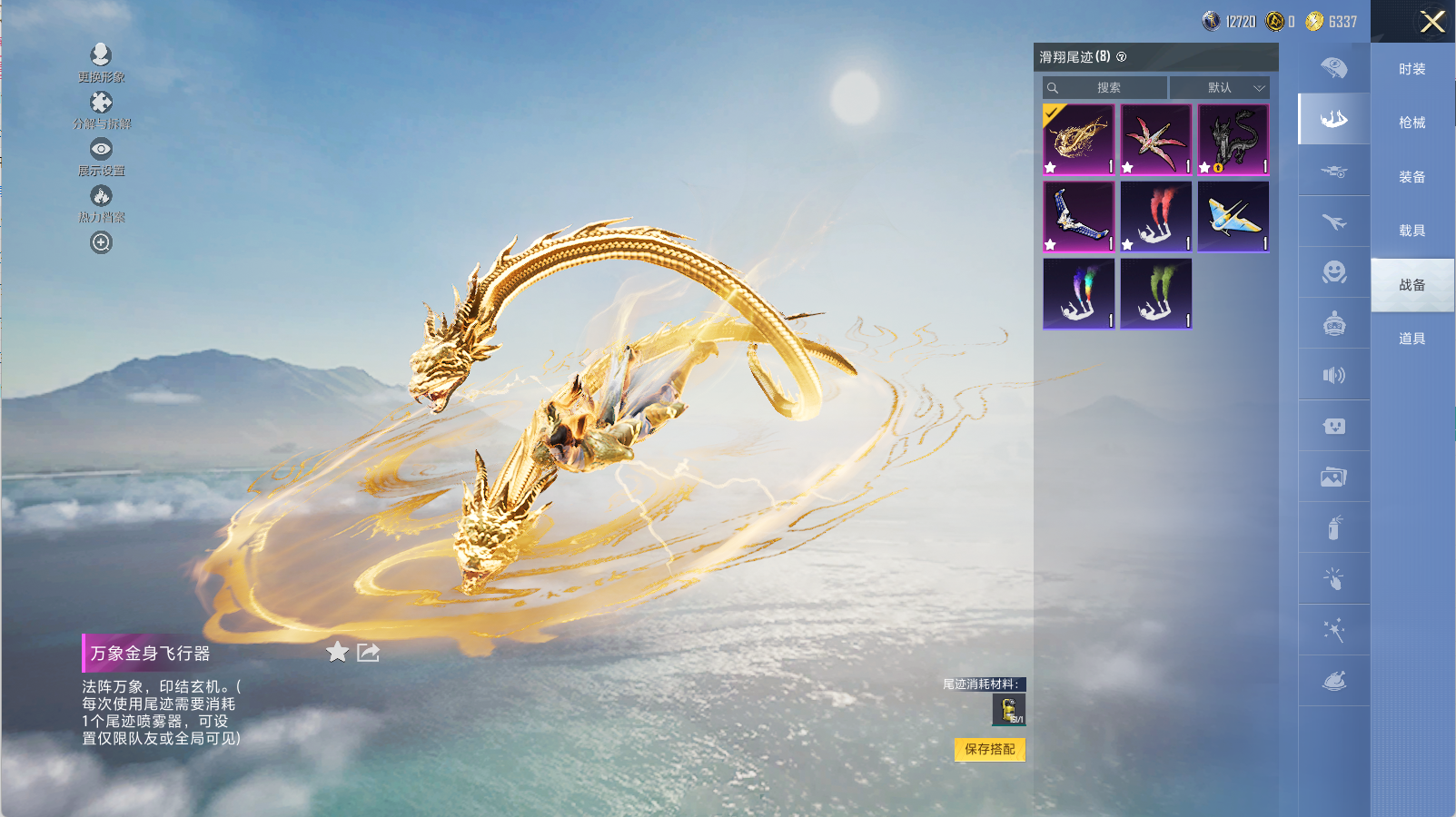Open the 枪械 firearms category

(1411, 123)
